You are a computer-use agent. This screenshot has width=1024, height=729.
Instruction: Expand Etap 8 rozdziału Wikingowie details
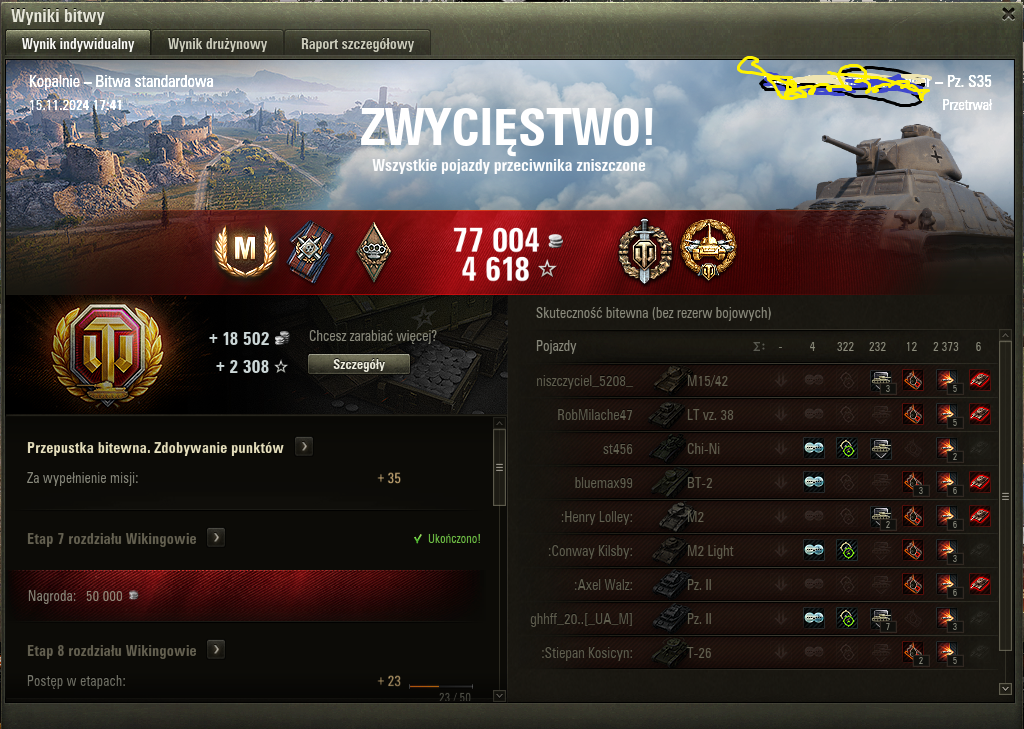[x=215, y=650]
